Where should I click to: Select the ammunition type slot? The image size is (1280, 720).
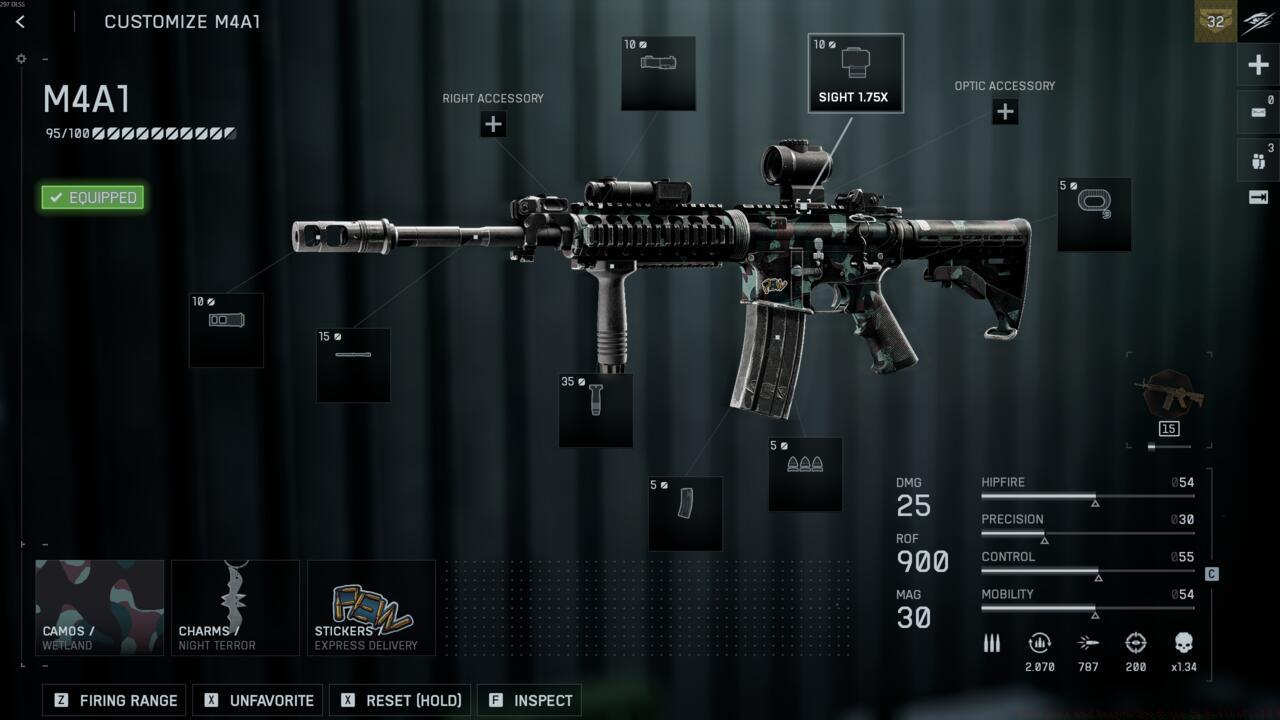[805, 474]
